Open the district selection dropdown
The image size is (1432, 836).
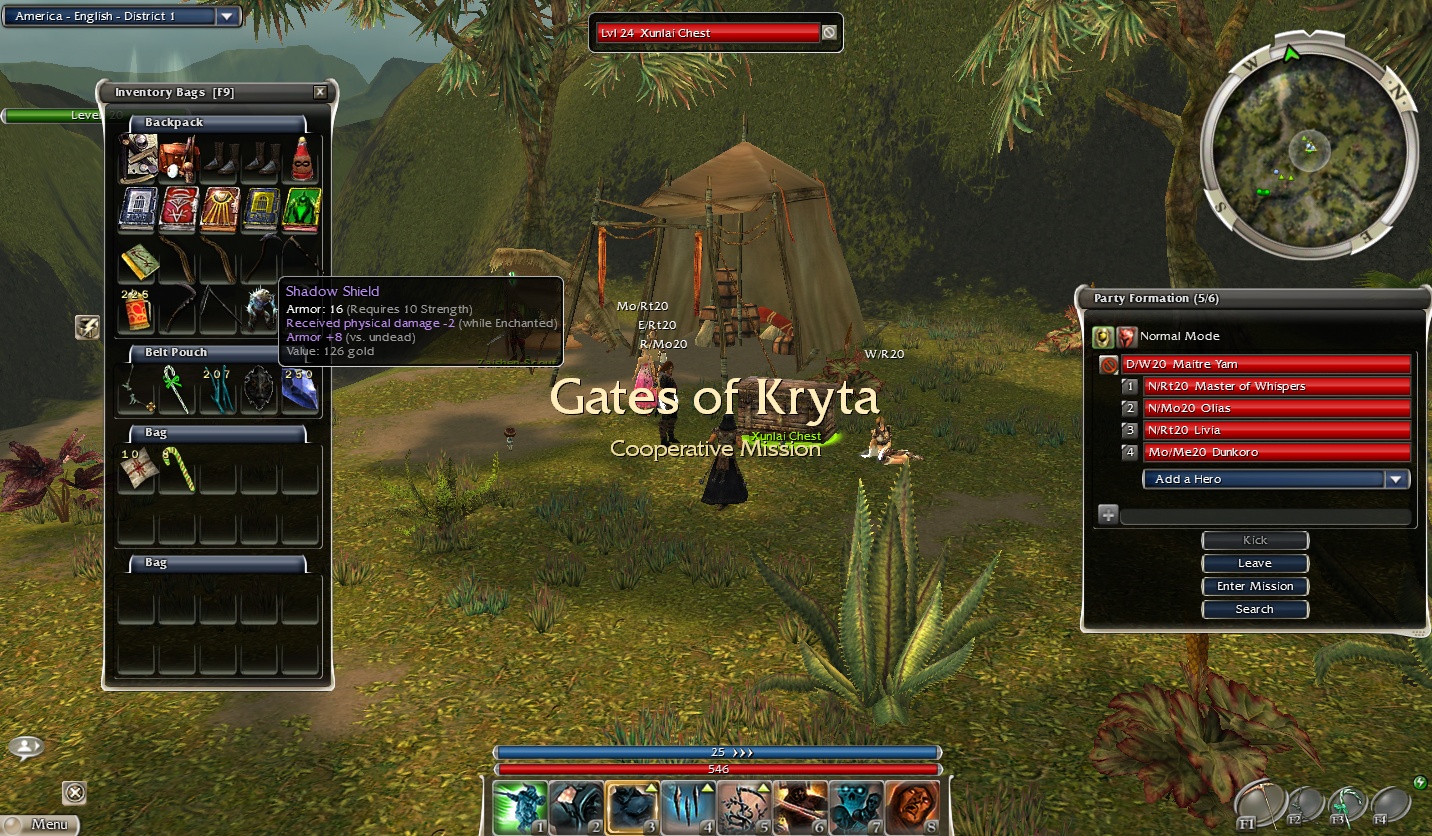click(227, 16)
